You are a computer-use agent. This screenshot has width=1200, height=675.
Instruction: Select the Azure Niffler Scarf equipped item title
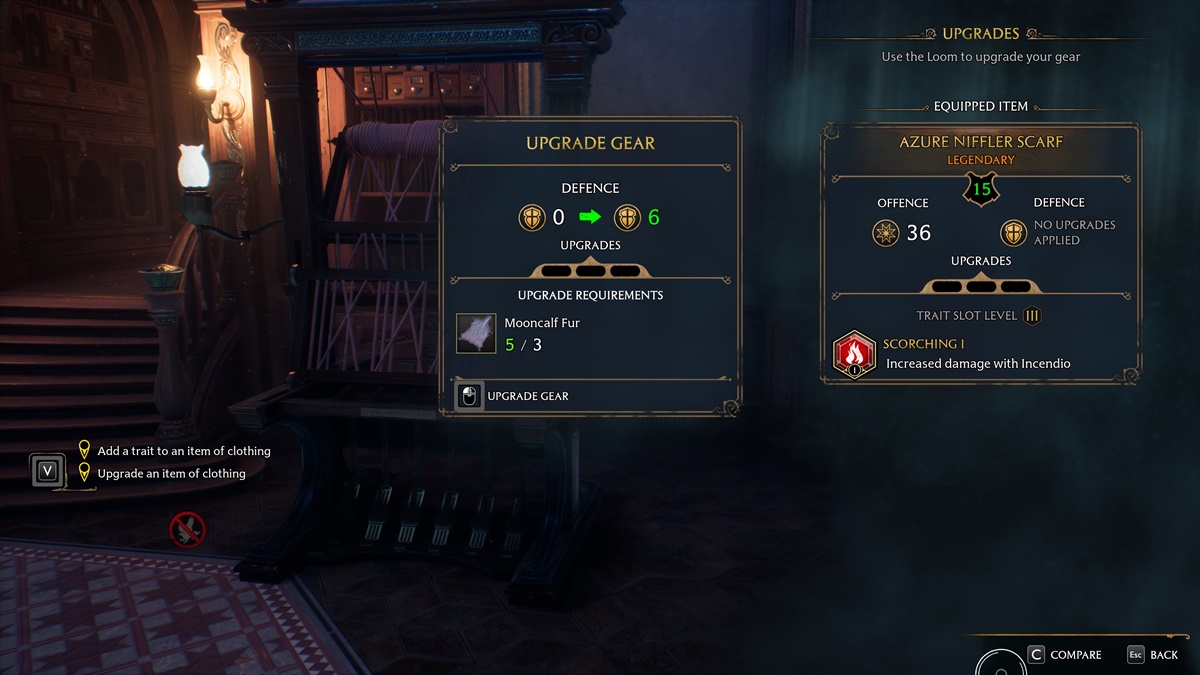click(980, 142)
